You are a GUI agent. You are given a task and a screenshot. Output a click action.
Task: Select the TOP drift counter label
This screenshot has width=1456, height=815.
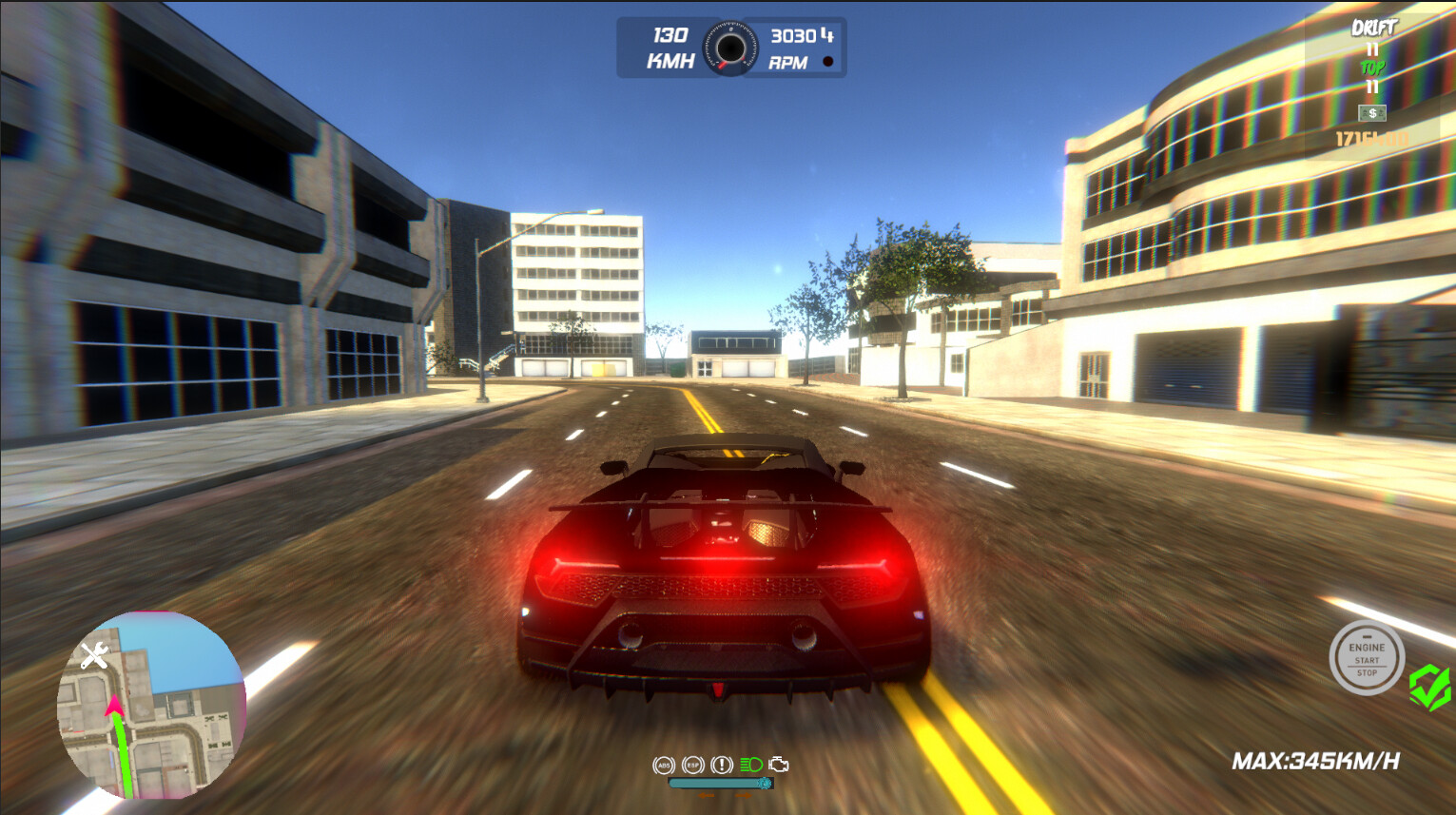click(1372, 68)
